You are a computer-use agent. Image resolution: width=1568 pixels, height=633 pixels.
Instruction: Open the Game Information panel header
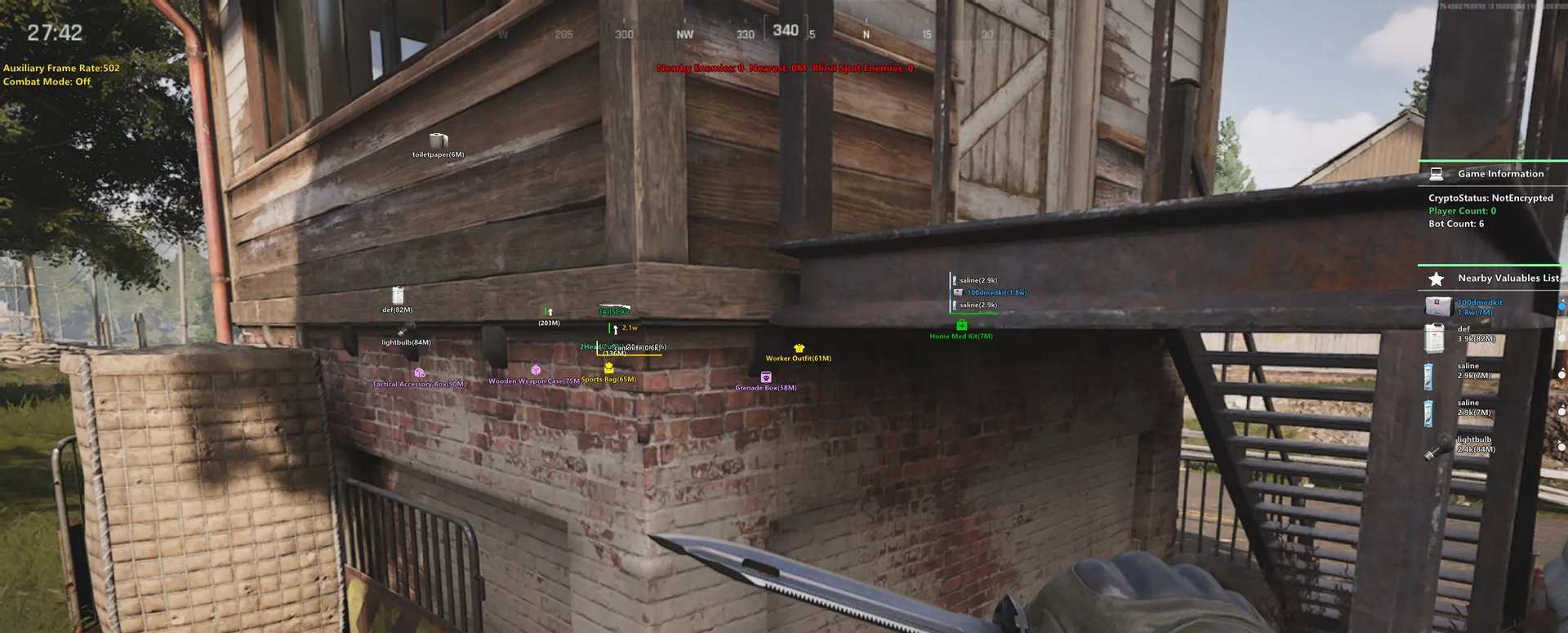coord(1499,174)
